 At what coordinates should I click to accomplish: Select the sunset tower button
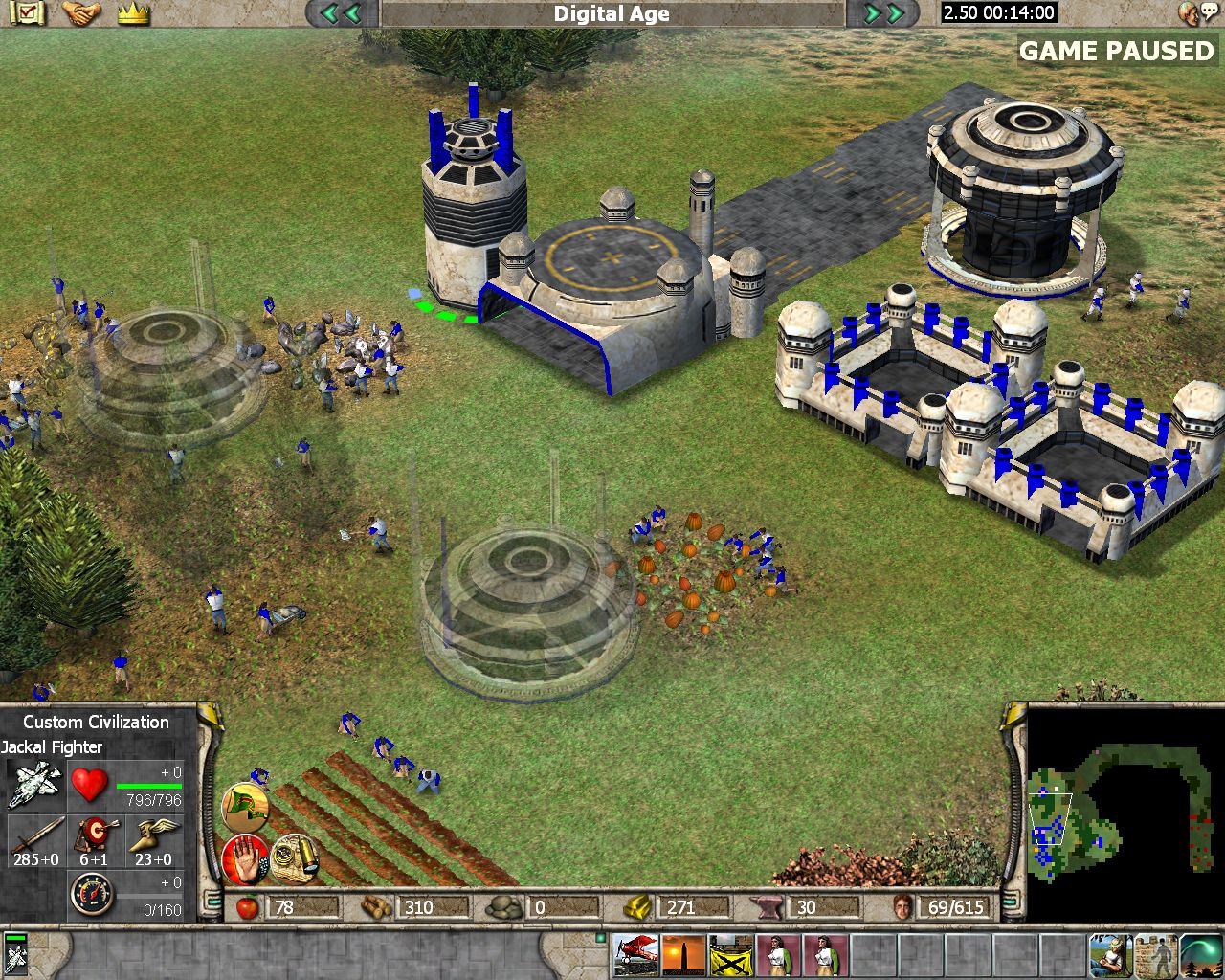[x=683, y=954]
